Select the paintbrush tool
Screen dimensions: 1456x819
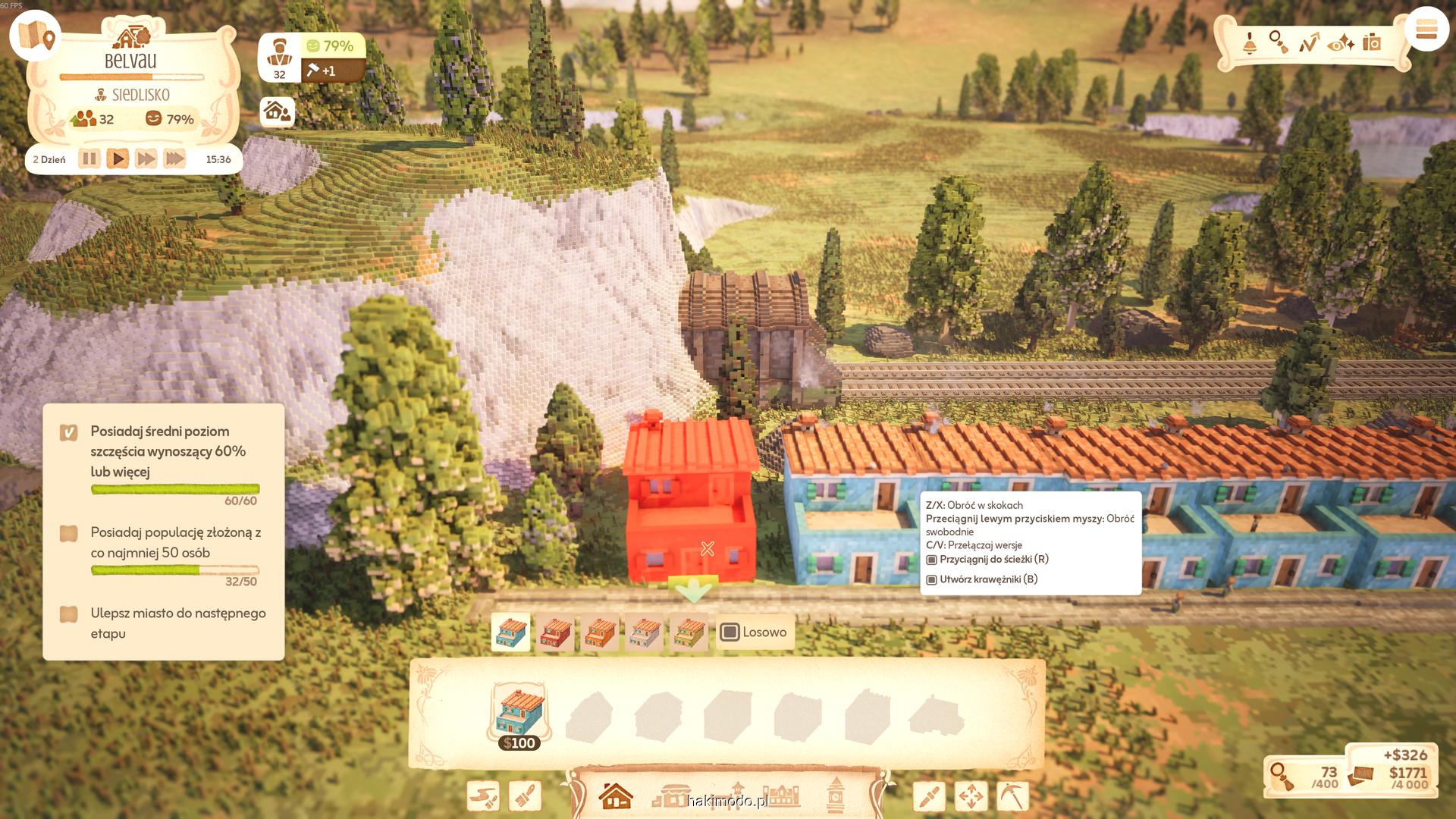point(525,796)
